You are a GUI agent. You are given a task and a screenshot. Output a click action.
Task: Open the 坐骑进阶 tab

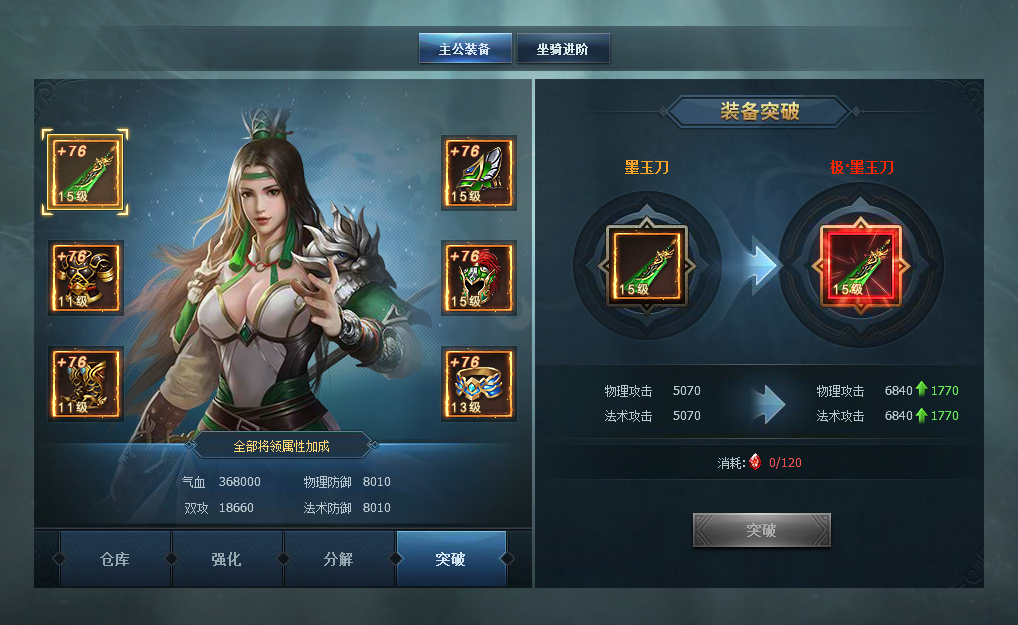562,48
